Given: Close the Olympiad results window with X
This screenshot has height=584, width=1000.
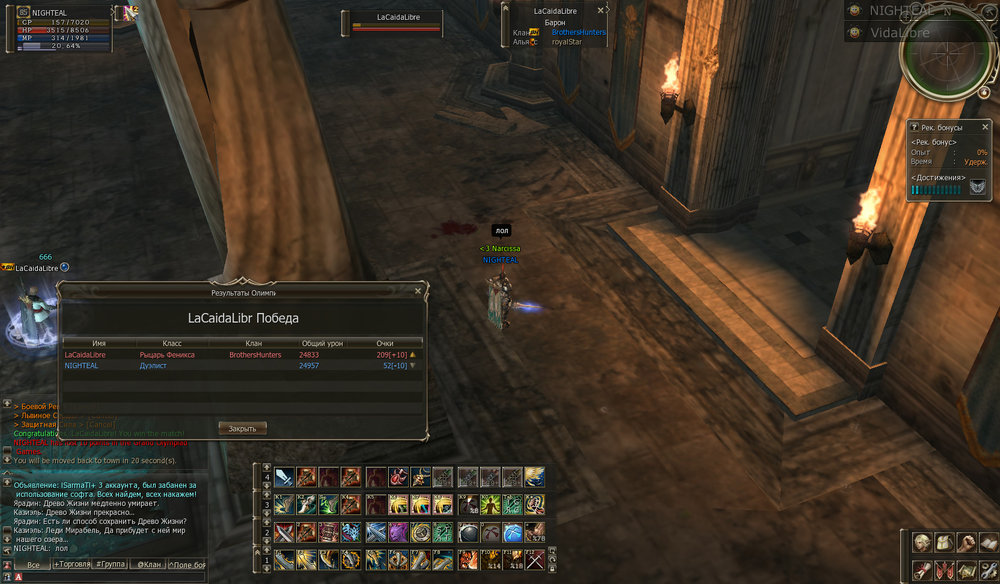Looking at the screenshot, I should [418, 292].
